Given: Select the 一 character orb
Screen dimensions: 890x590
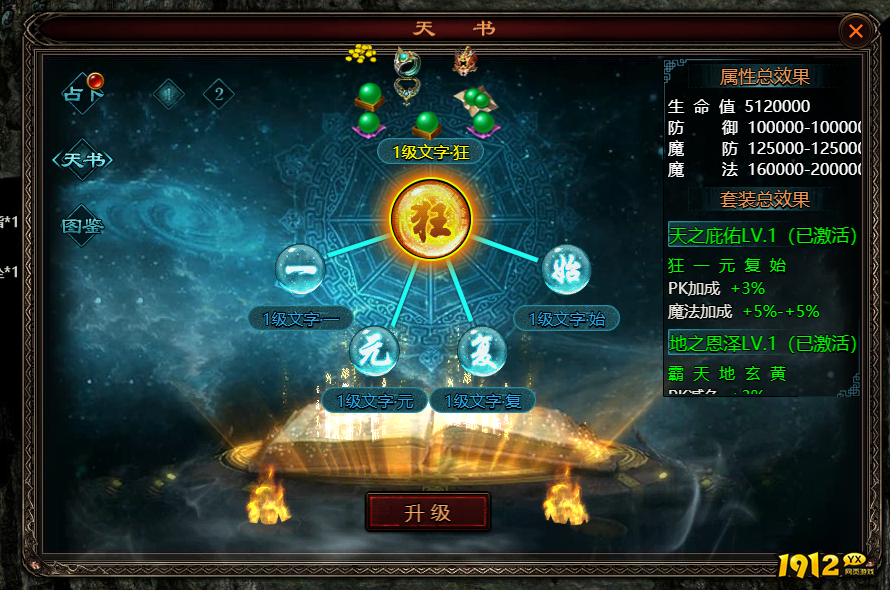Looking at the screenshot, I should [x=300, y=269].
